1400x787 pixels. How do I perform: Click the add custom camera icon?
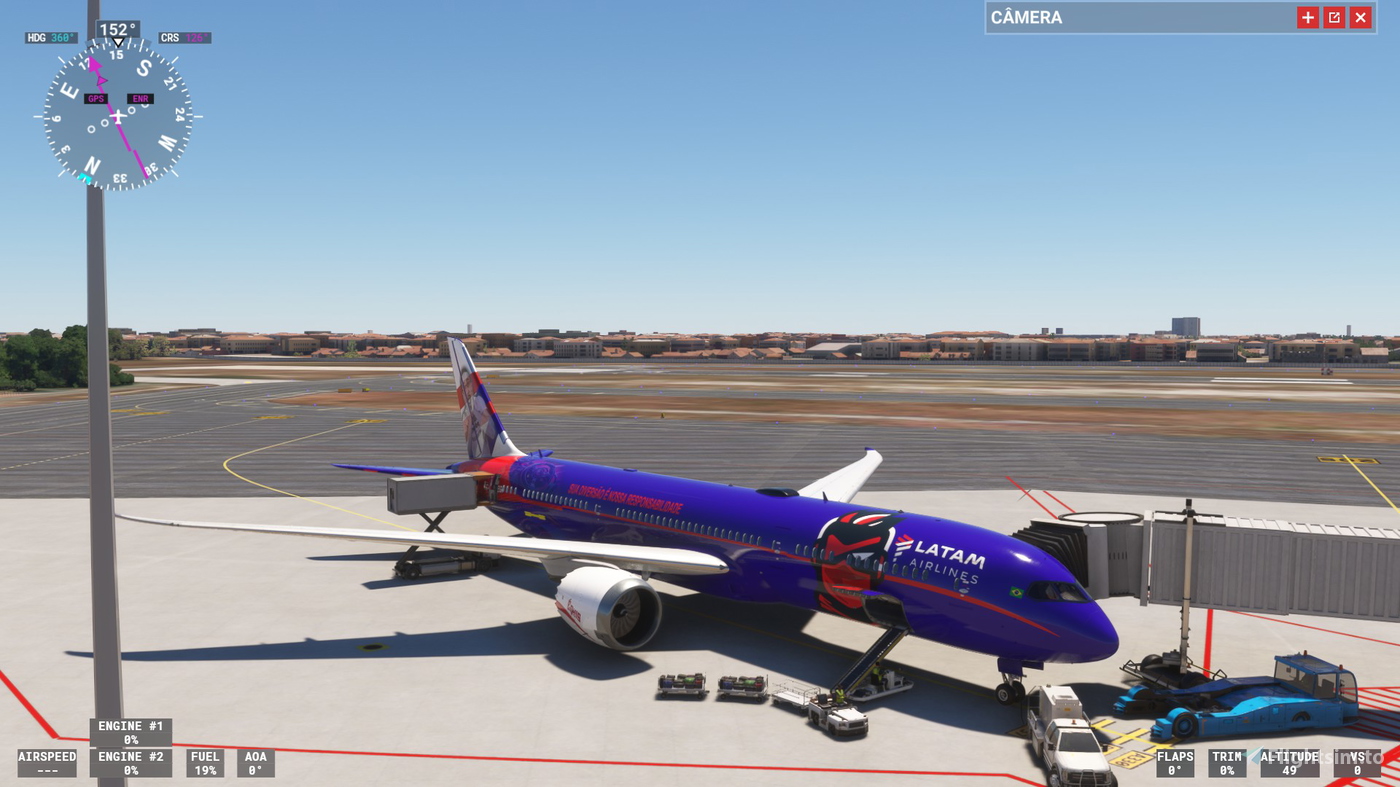1307,16
